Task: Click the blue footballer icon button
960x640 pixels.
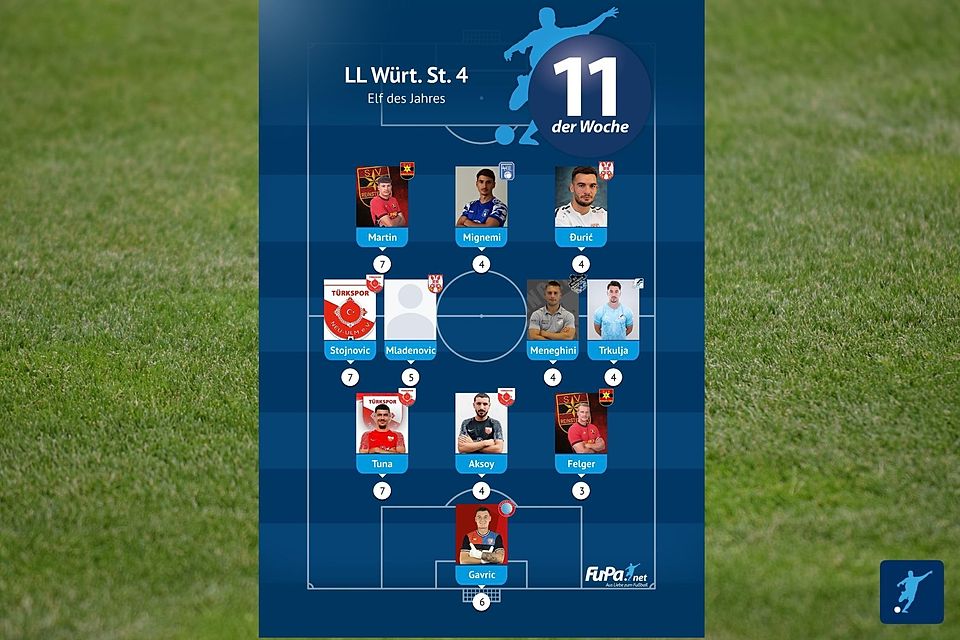Action: pos(911,592)
